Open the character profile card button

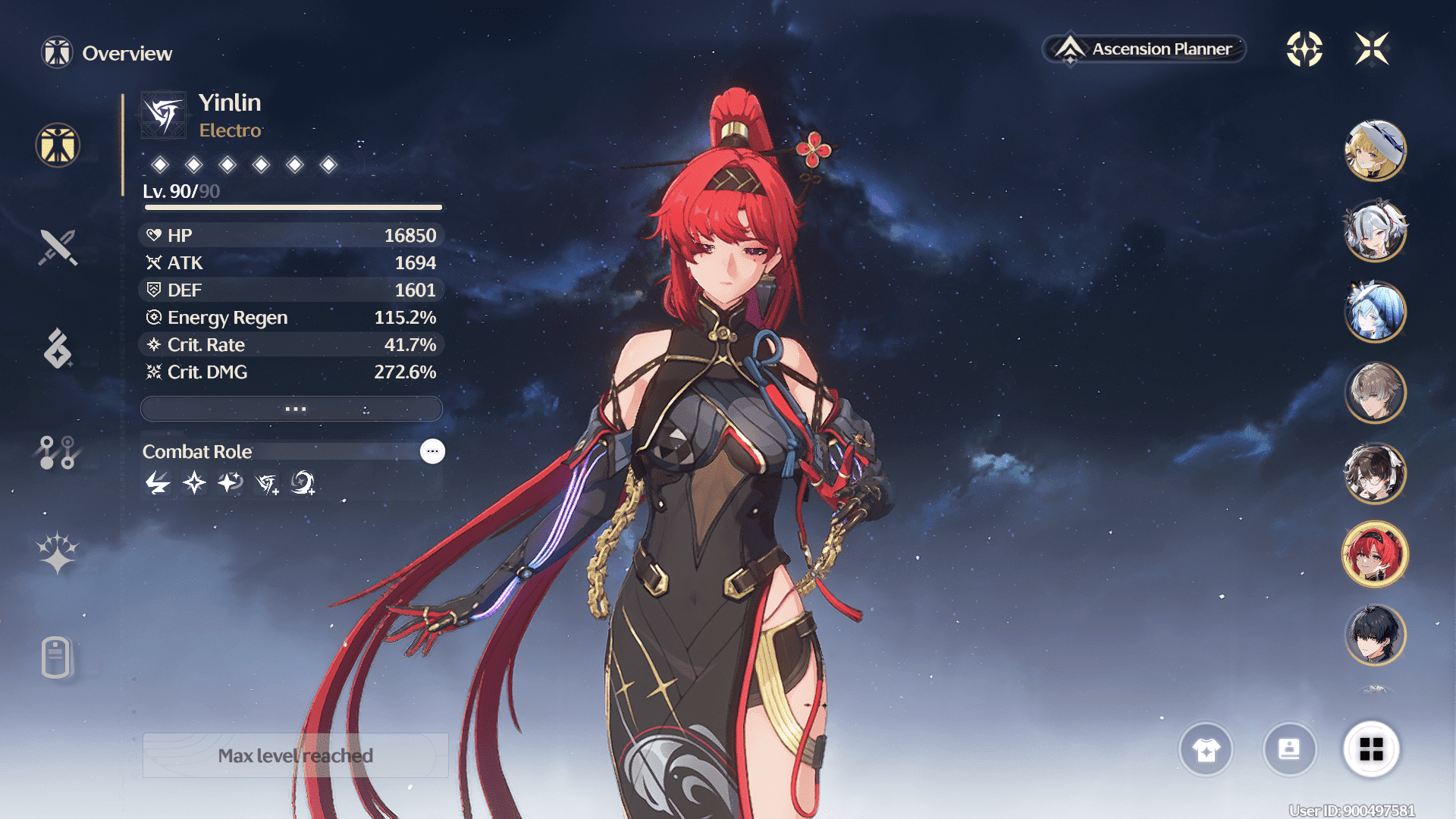click(1289, 749)
